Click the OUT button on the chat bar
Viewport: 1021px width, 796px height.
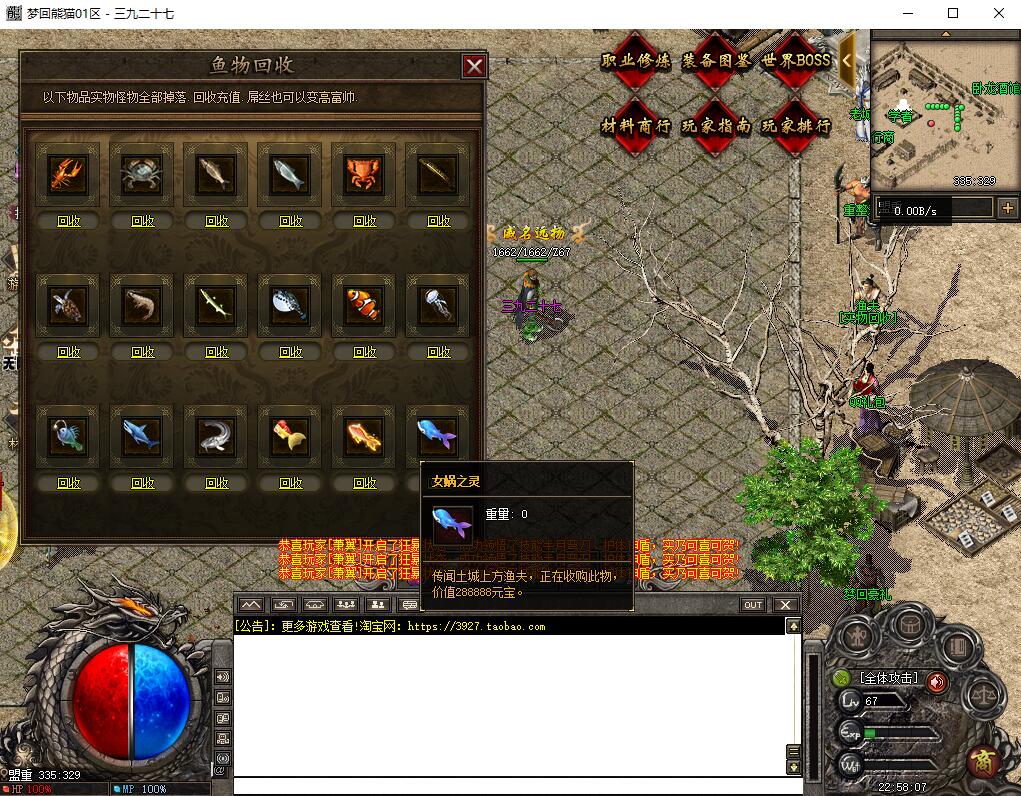[753, 605]
